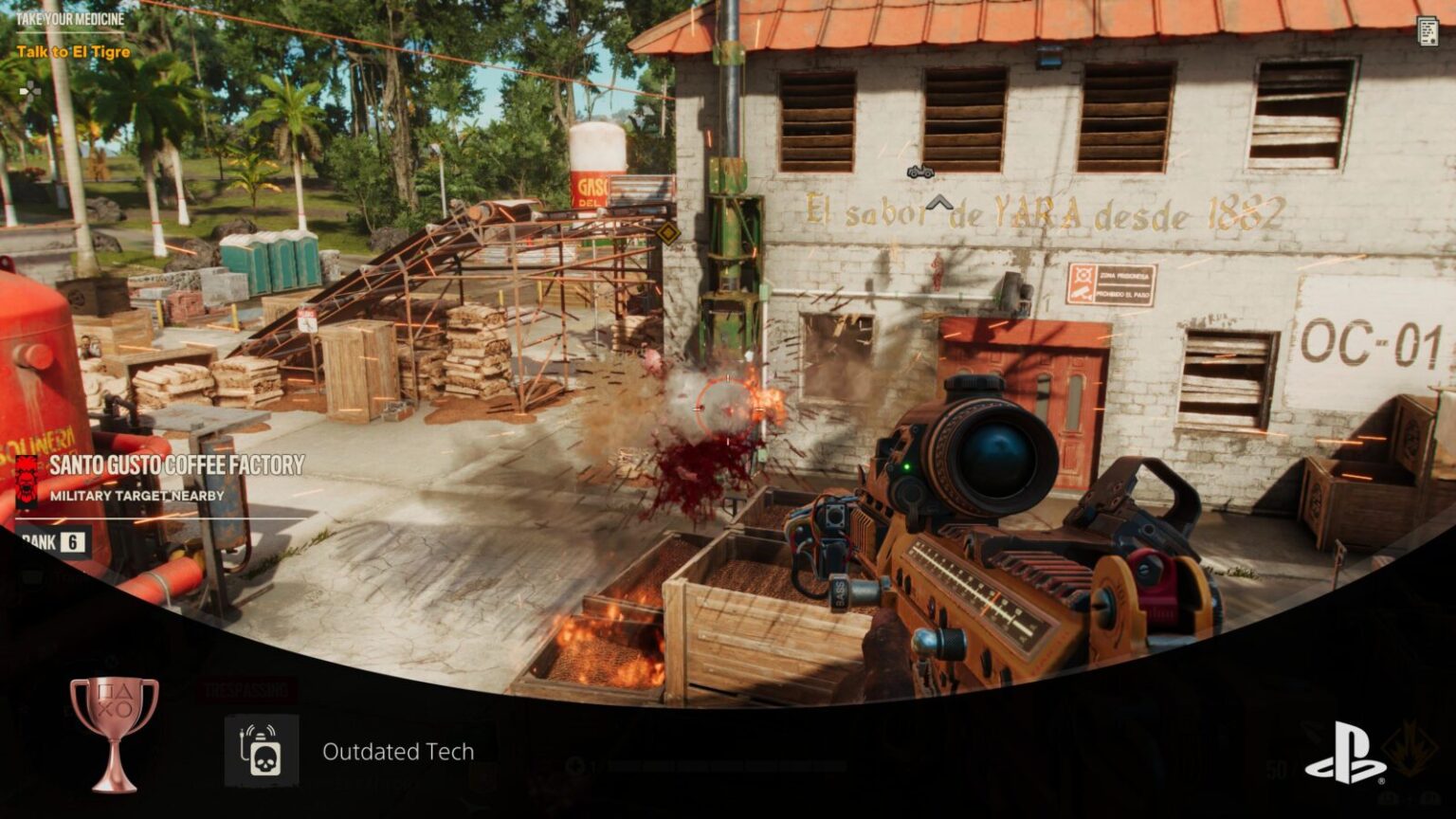
Task: Click the vehicle waypoint marker
Action: [x=919, y=173]
